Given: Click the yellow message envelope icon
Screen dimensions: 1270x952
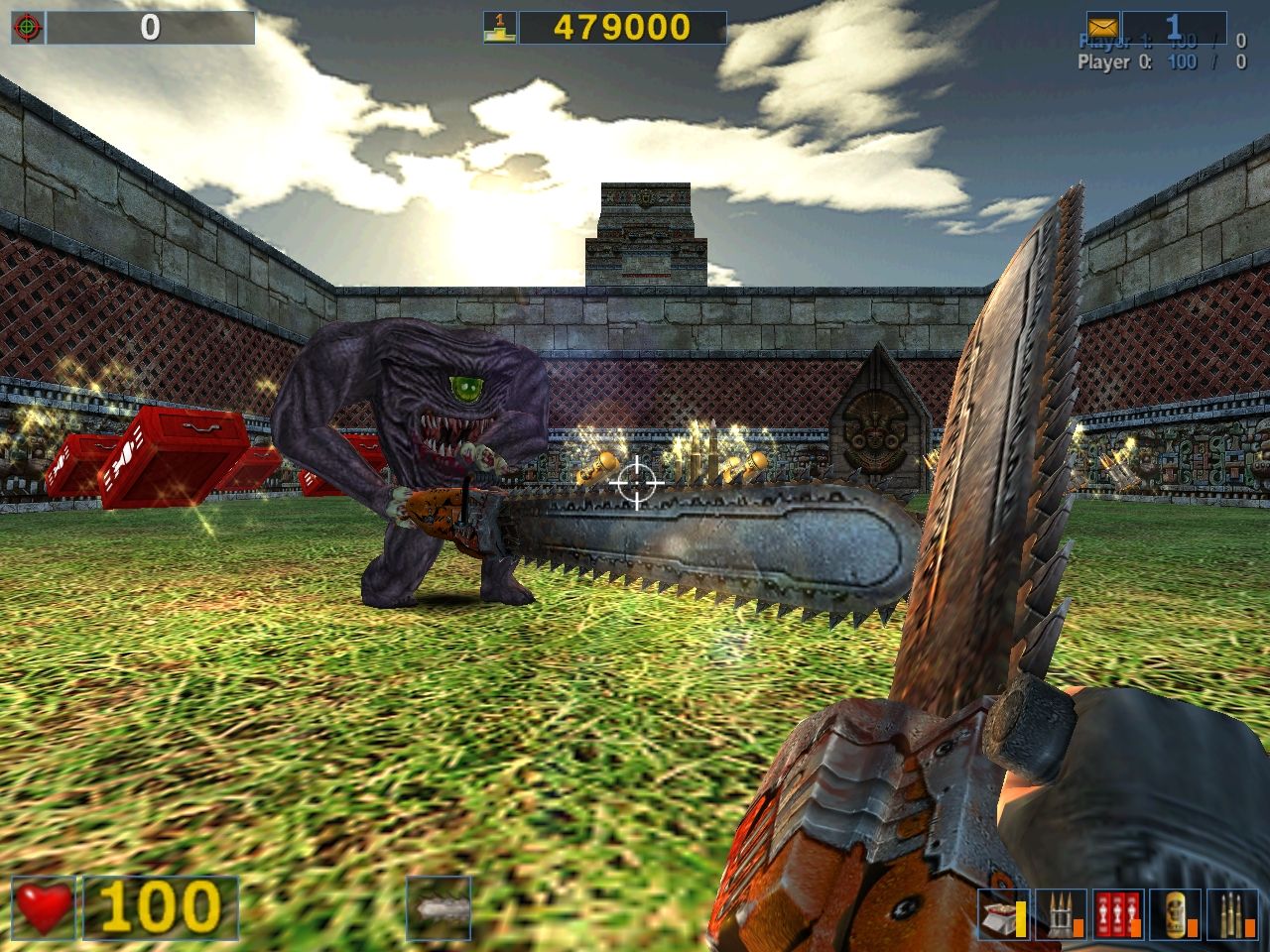Looking at the screenshot, I should coord(1103,27).
